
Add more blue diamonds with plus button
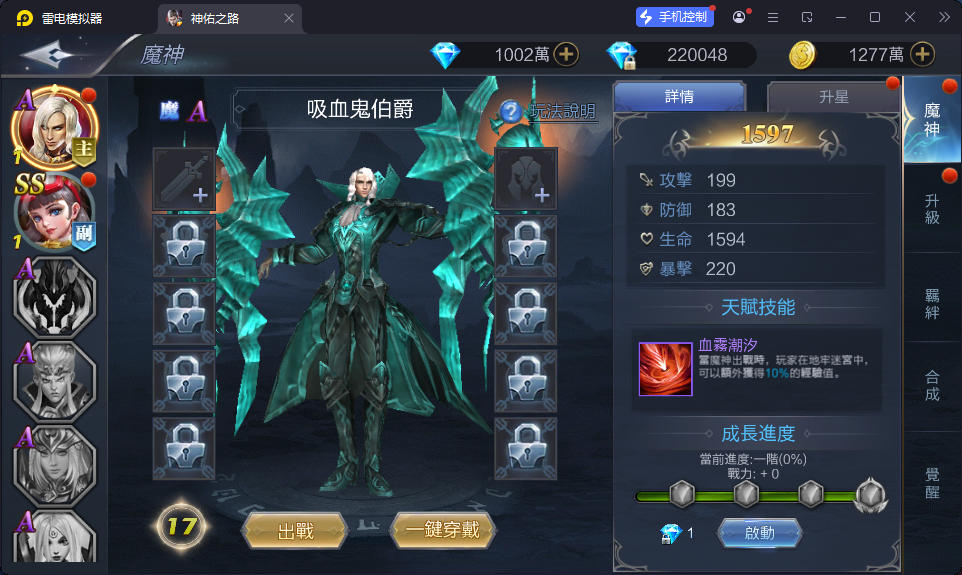pos(567,55)
